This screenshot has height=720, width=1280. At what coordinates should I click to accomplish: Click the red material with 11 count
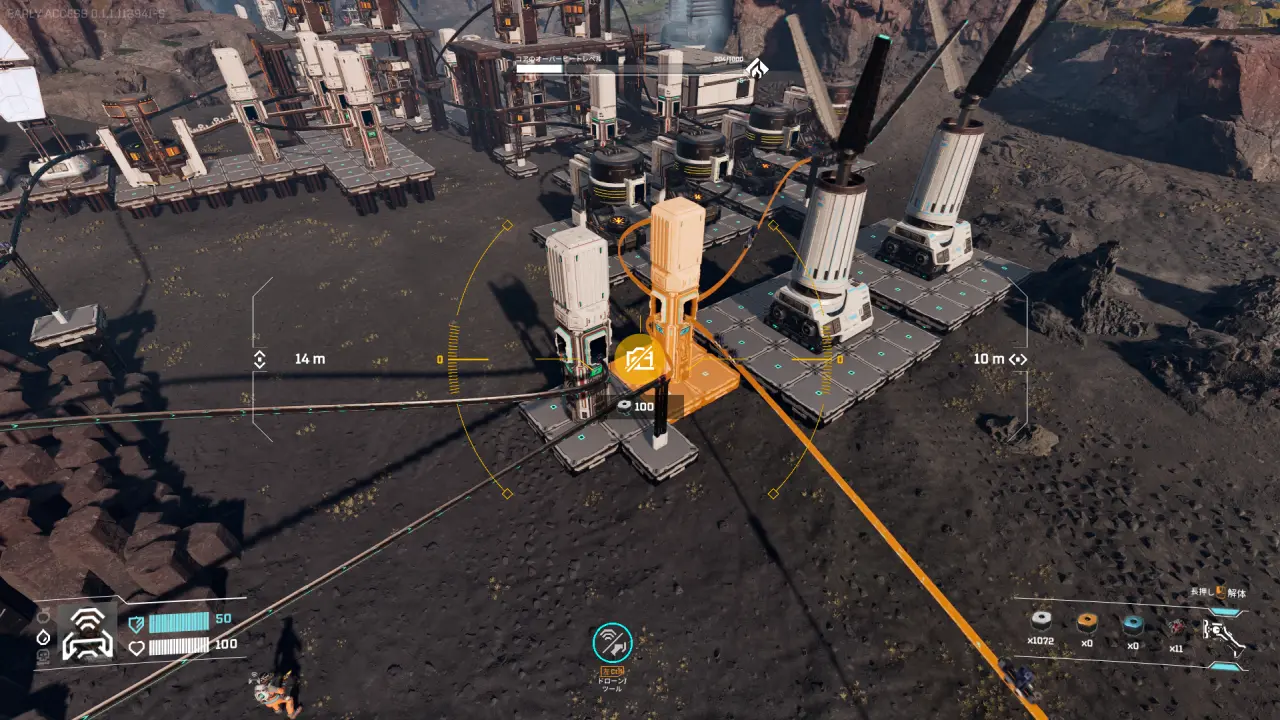[x=1176, y=626]
